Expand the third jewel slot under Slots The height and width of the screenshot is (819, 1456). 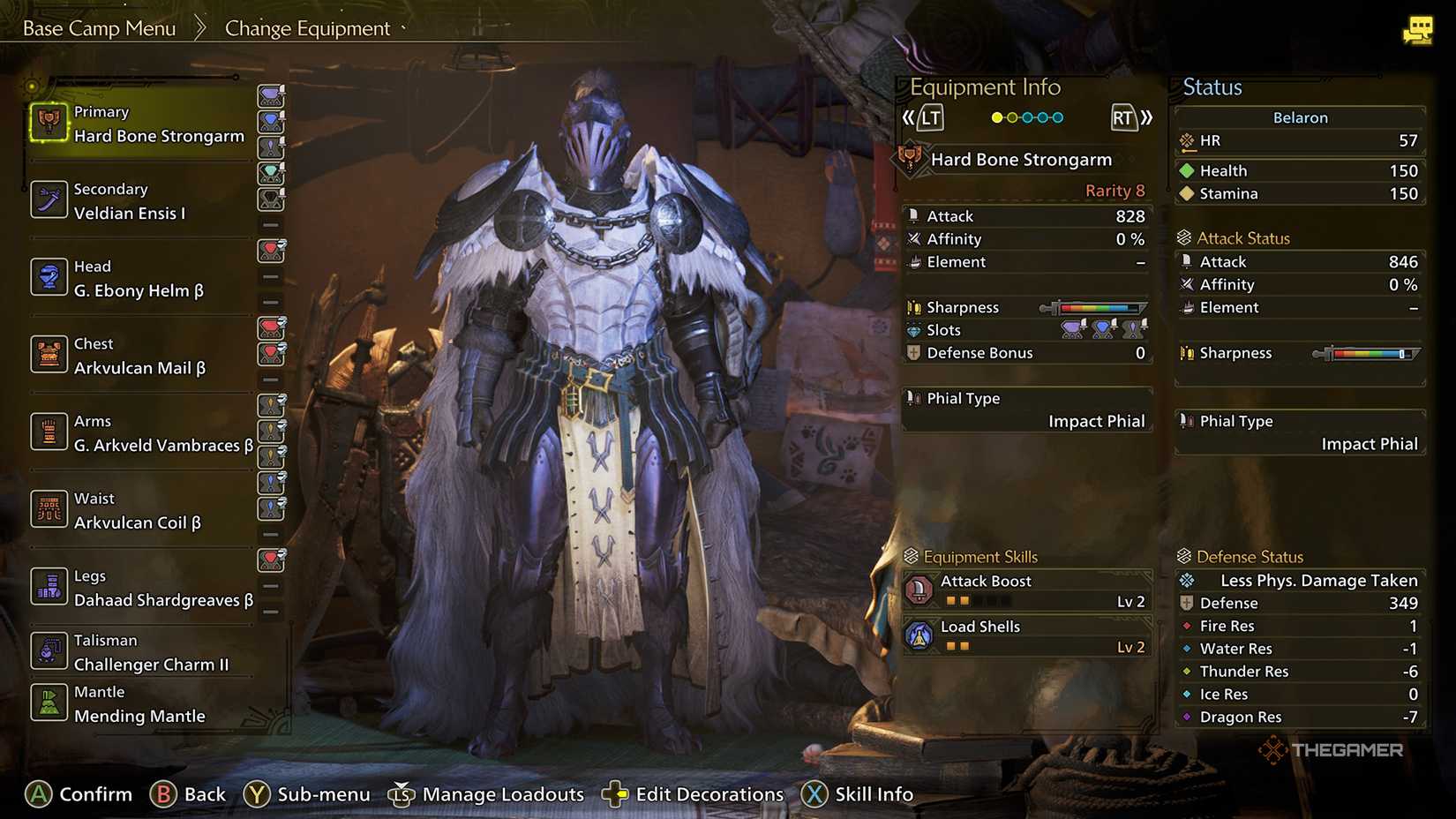pyautogui.click(x=1134, y=328)
